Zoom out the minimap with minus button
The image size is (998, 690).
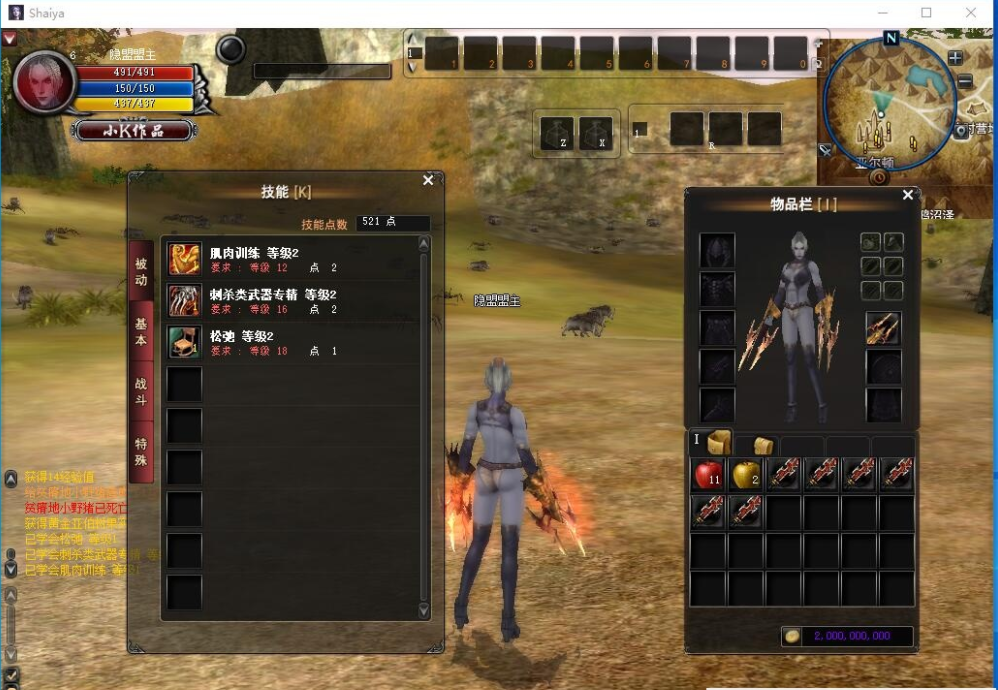(964, 82)
